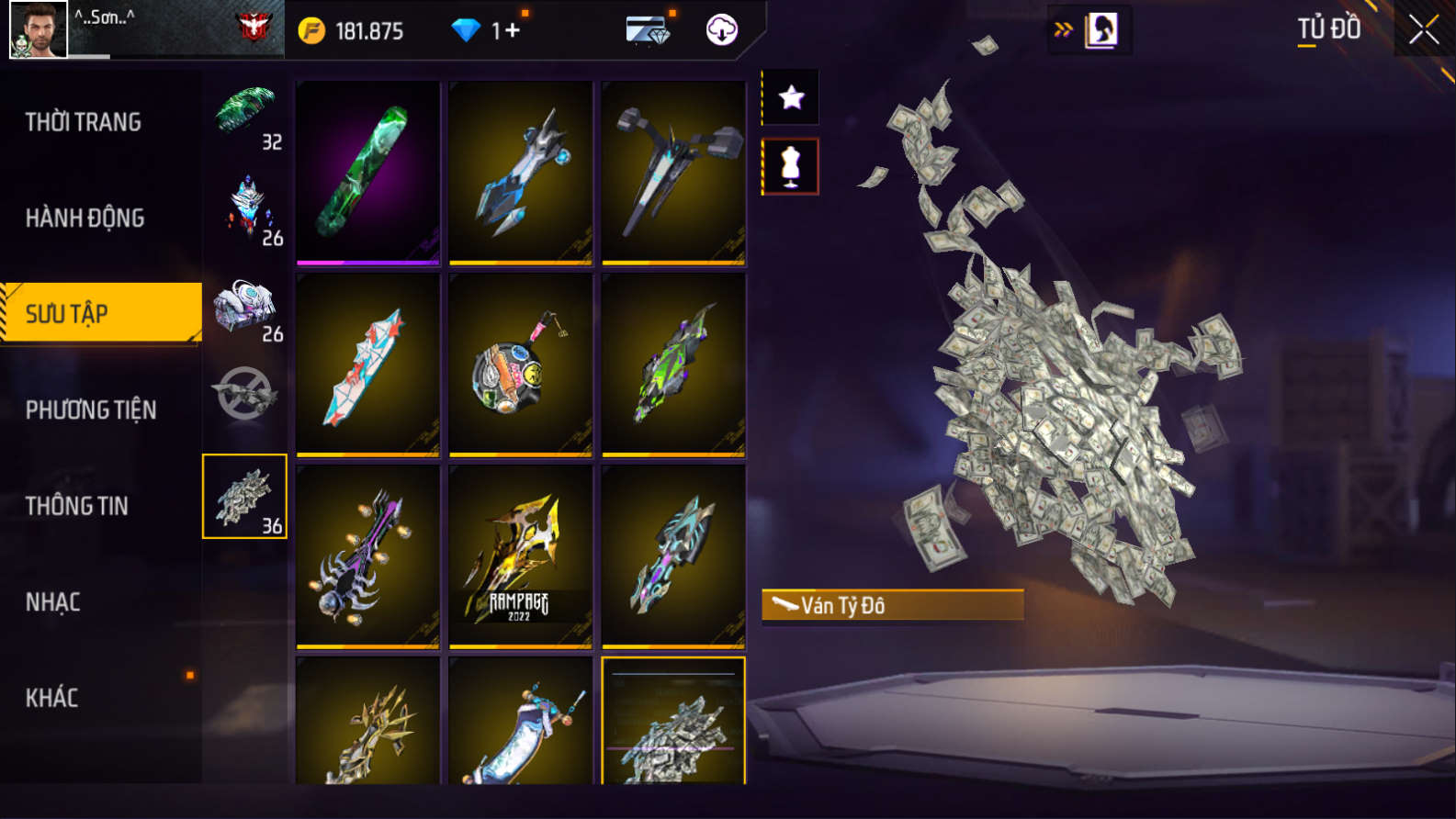The width and height of the screenshot is (1456, 819).
Task: Open the cloud download icon
Action: [x=722, y=30]
